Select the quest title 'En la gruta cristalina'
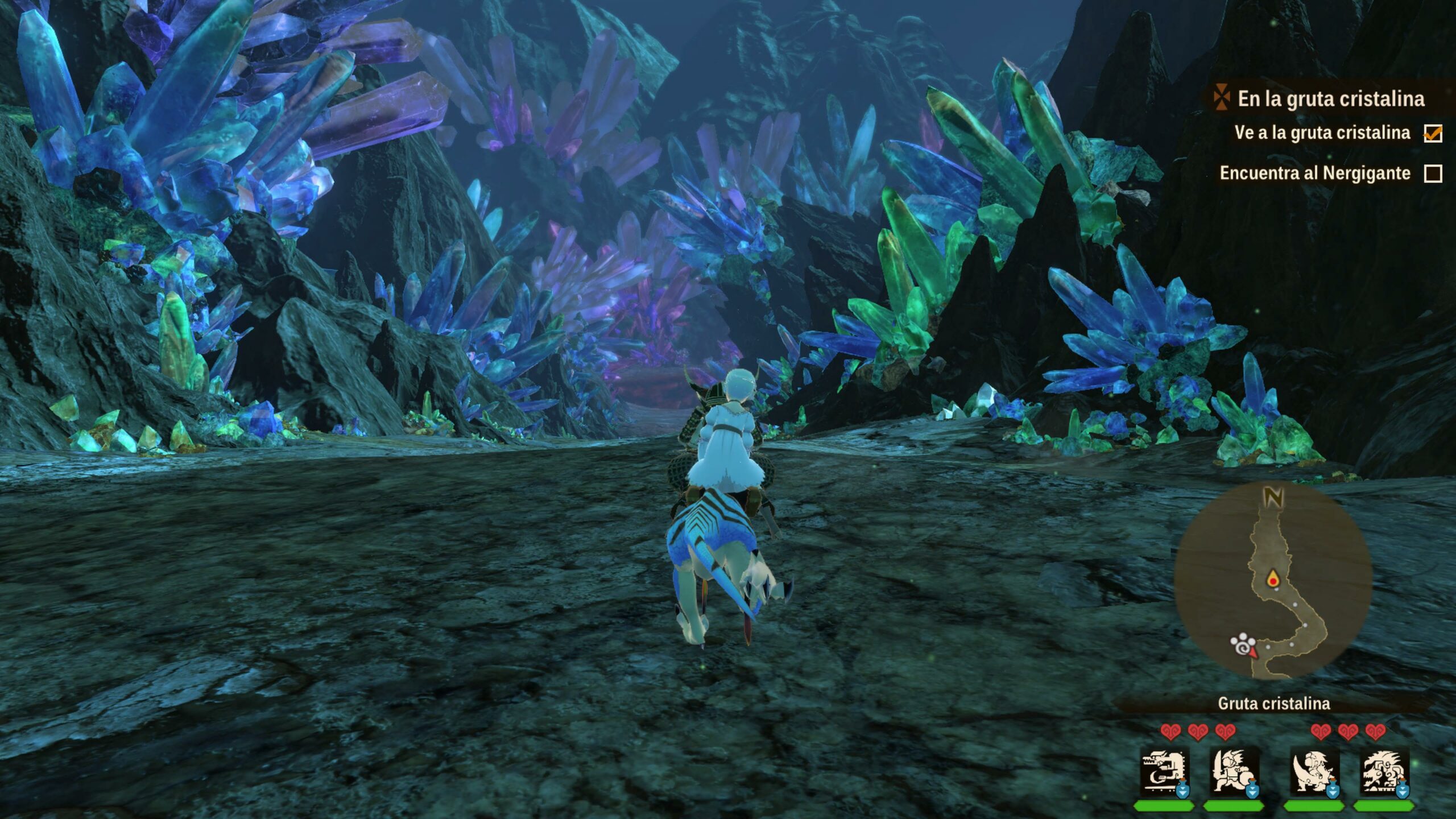Screen dimensions: 1456x819 [1331, 99]
